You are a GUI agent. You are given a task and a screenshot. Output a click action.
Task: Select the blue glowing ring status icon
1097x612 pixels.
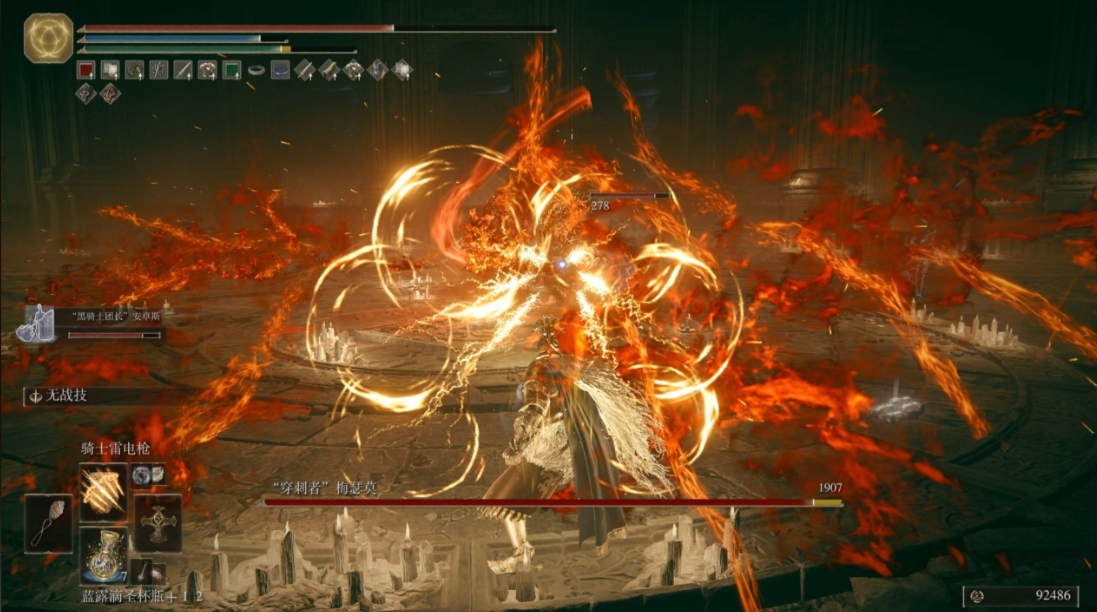pos(280,70)
